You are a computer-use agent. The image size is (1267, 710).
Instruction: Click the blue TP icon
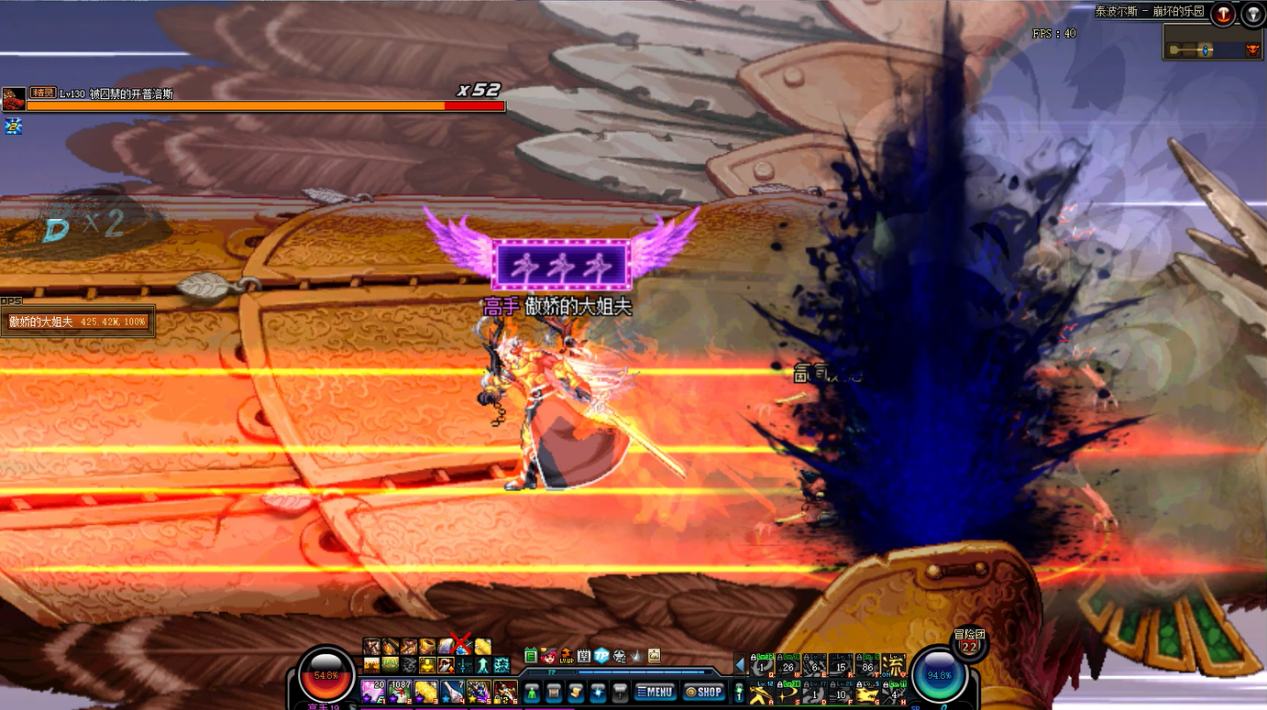pyautogui.click(x=601, y=657)
